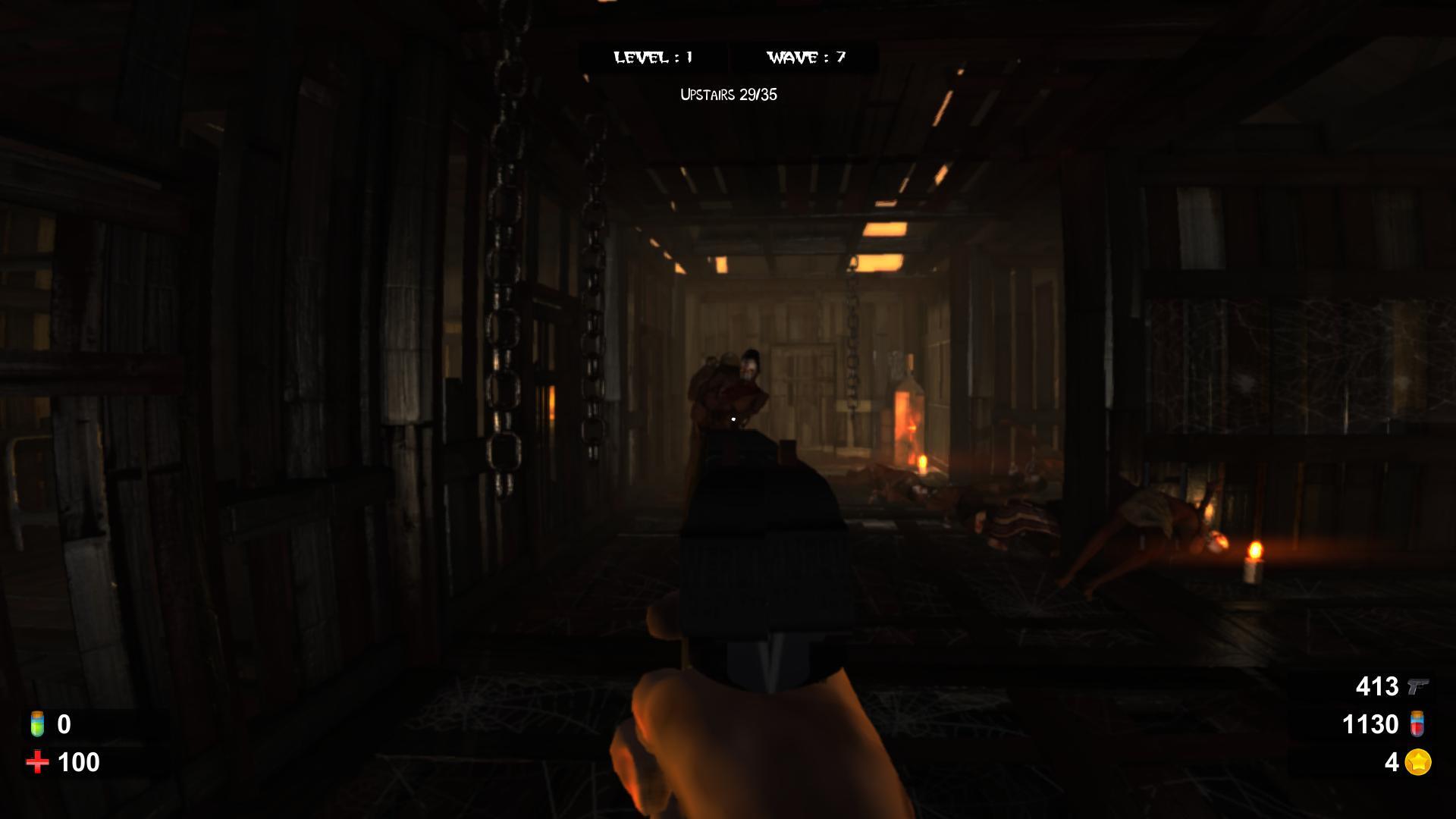Select the green potion vial icon

click(36, 724)
